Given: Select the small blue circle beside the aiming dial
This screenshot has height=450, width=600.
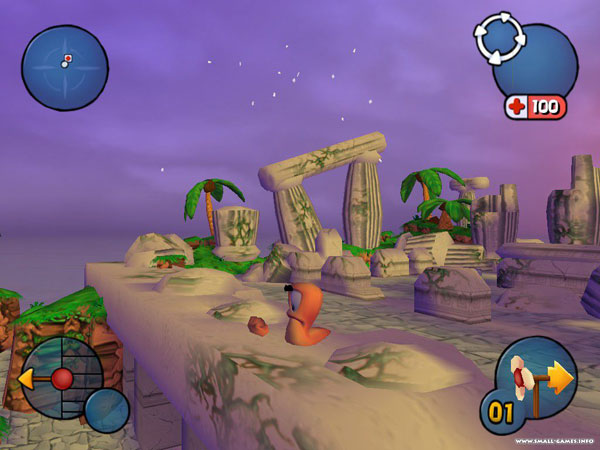Looking at the screenshot, I should coord(106,409).
